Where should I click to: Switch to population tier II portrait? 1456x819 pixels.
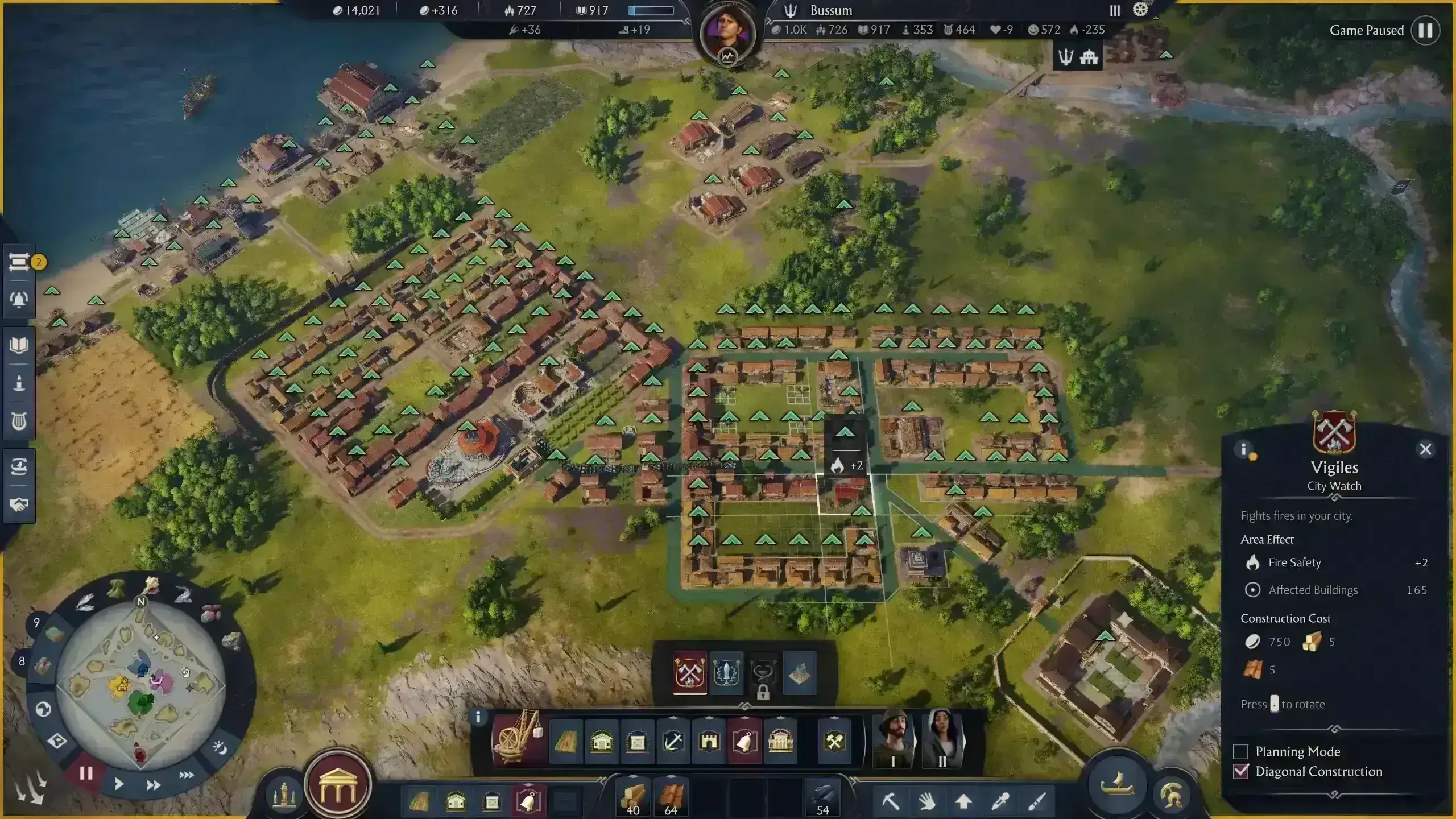pyautogui.click(x=942, y=738)
